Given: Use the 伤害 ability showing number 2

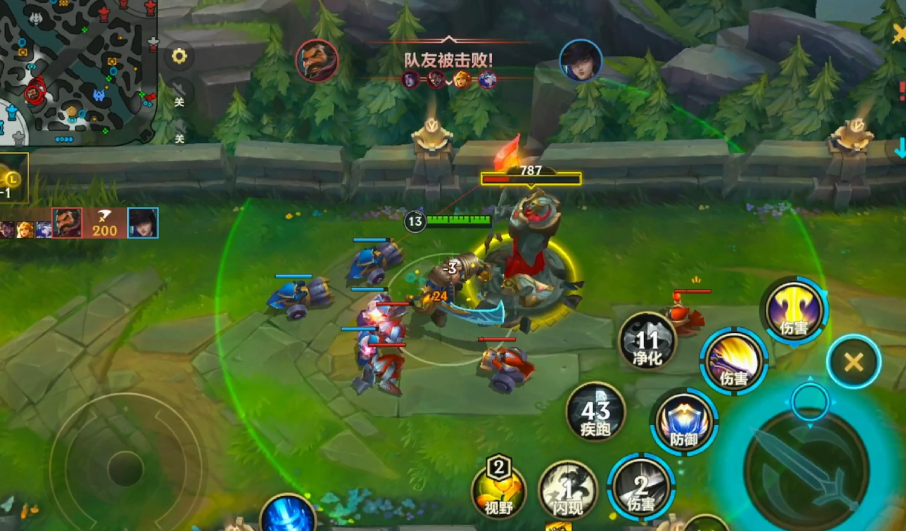Looking at the screenshot, I should [641, 487].
